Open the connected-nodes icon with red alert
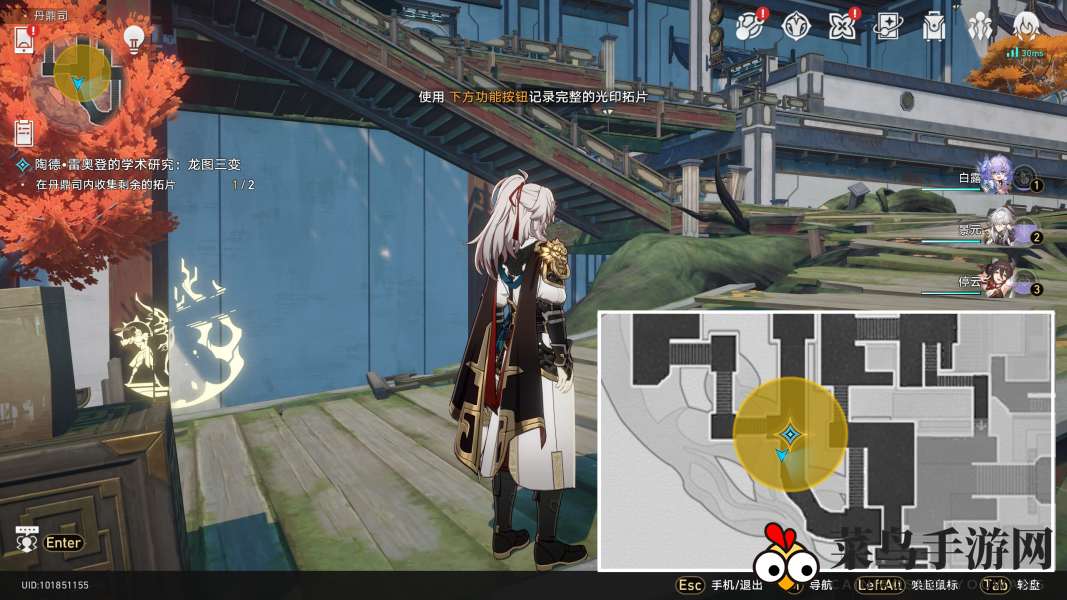This screenshot has height=600, width=1067. 748,27
